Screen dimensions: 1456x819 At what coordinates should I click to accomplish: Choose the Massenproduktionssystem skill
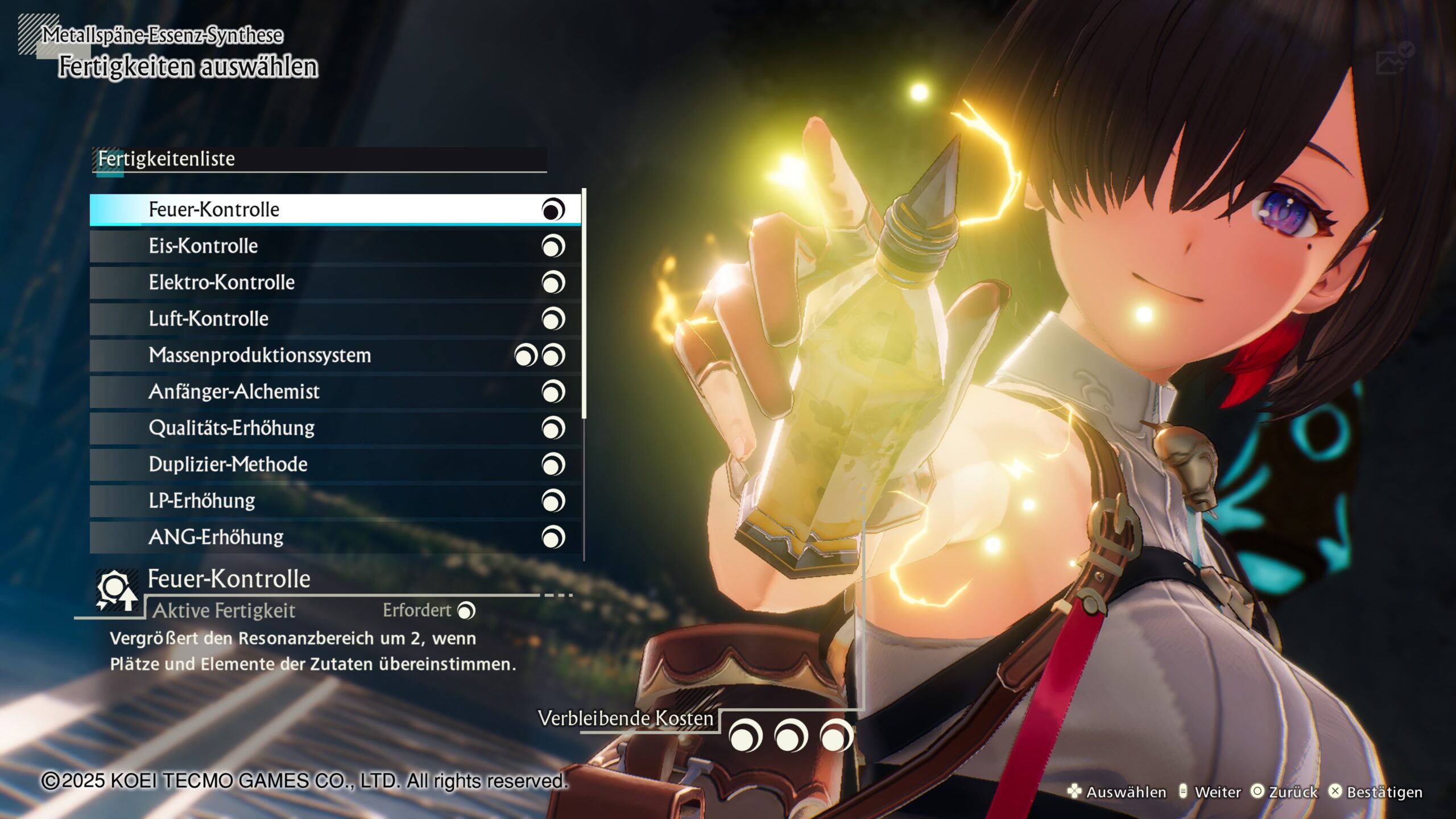336,355
